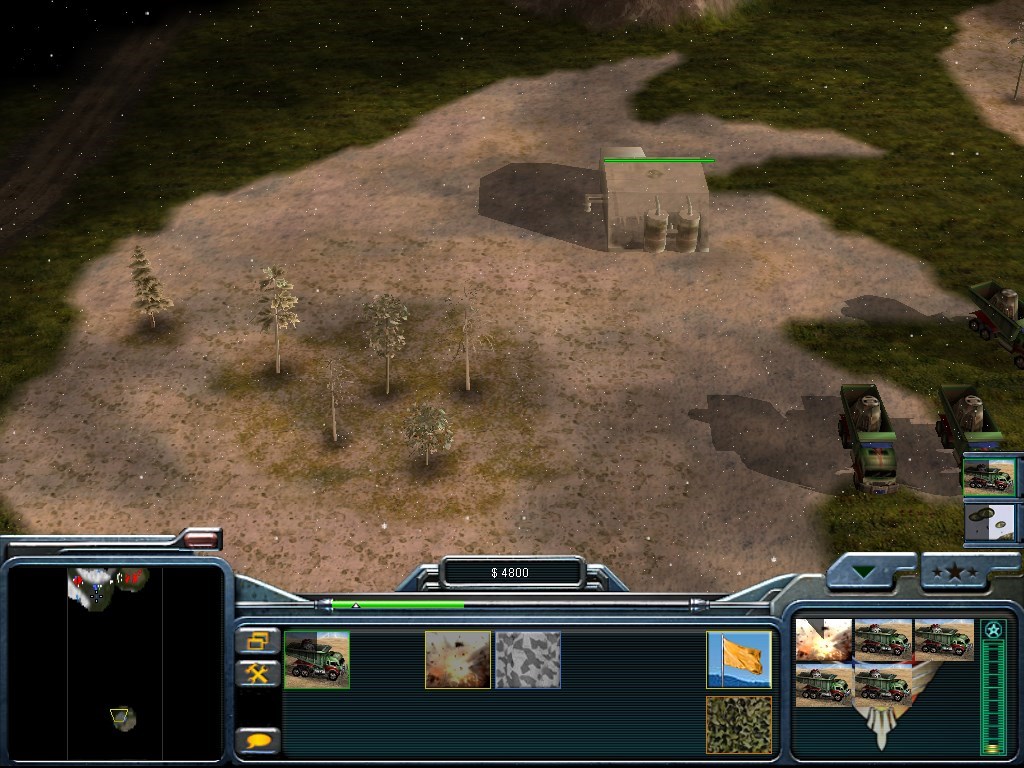1024x768 pixels.
Task: Select the green camo netting command
Action: 739,725
